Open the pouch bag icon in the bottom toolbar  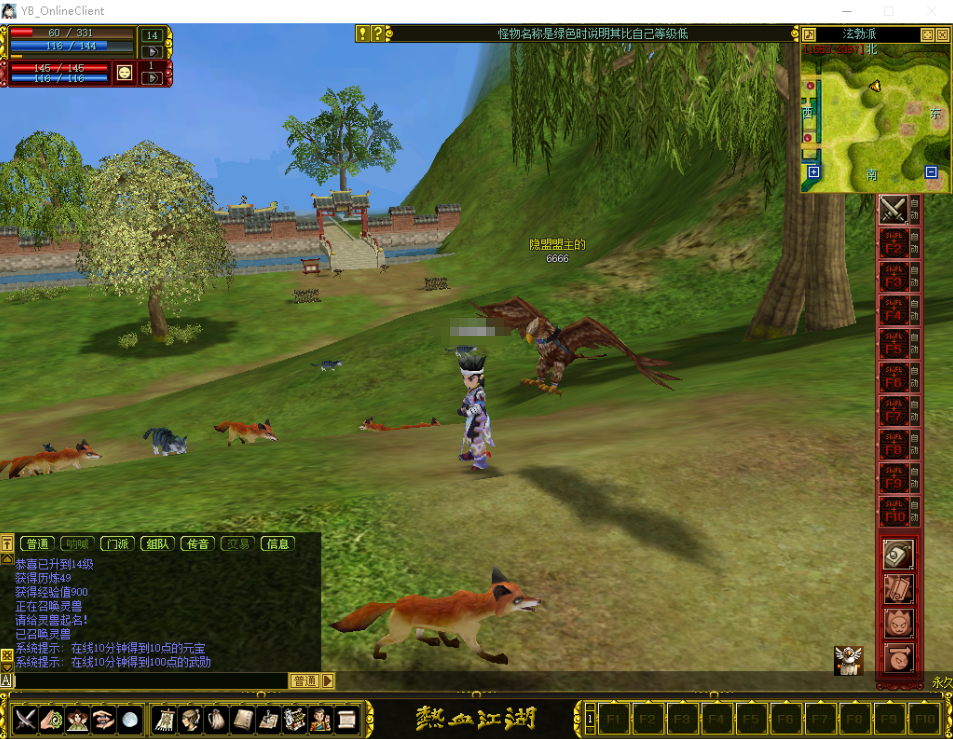tap(216, 718)
